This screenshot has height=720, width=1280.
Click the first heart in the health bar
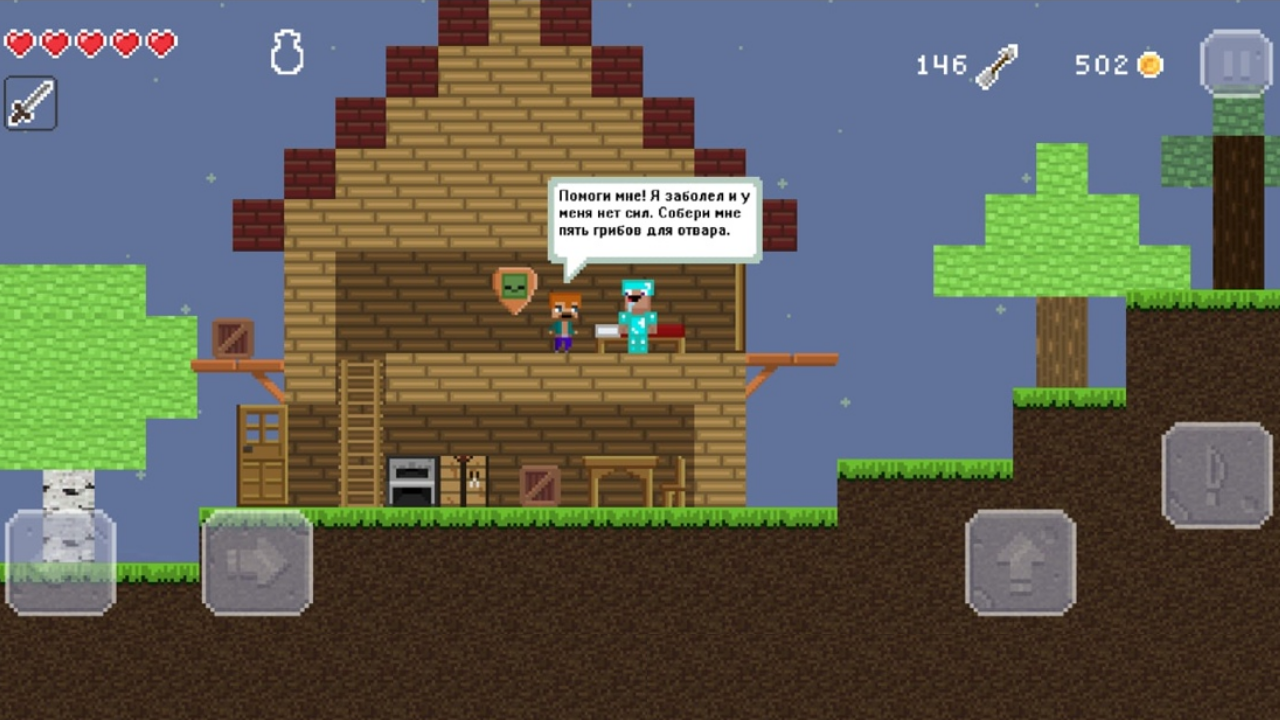tap(21, 44)
